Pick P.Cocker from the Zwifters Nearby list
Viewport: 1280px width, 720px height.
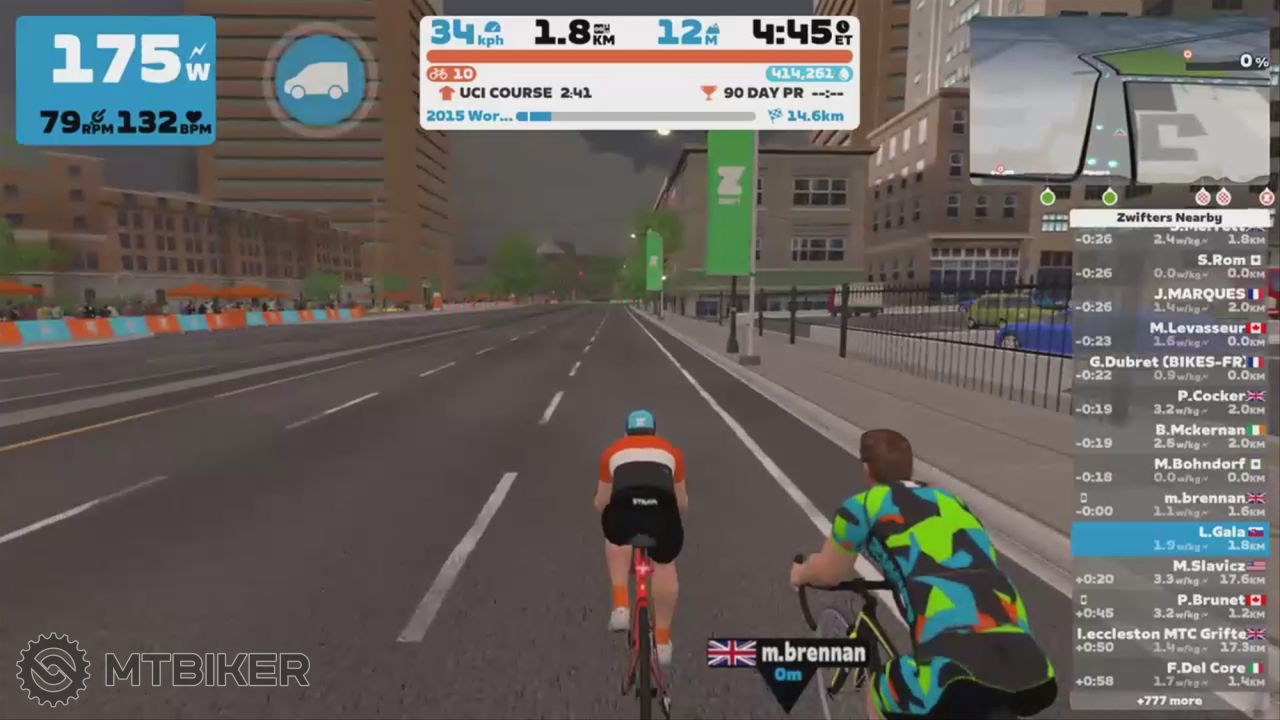coord(1170,402)
